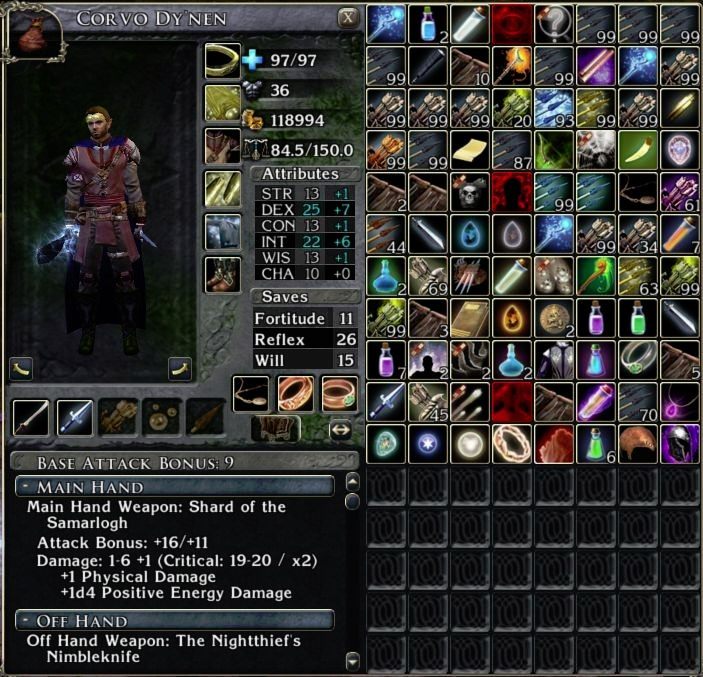703x677 pixels.
Task: Click the equipped amulet slot beside the rings
Action: coord(251,393)
